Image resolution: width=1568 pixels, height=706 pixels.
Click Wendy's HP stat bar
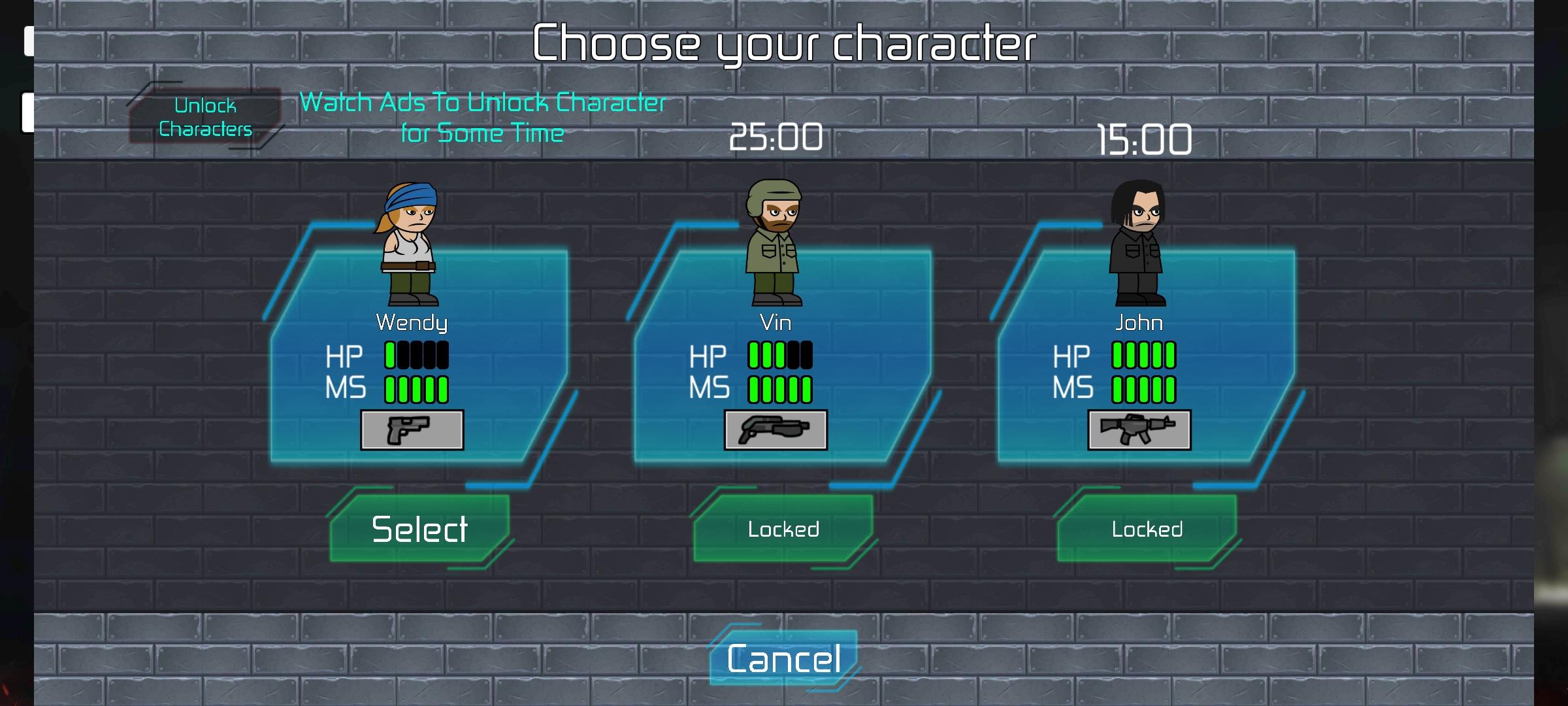[x=416, y=356]
